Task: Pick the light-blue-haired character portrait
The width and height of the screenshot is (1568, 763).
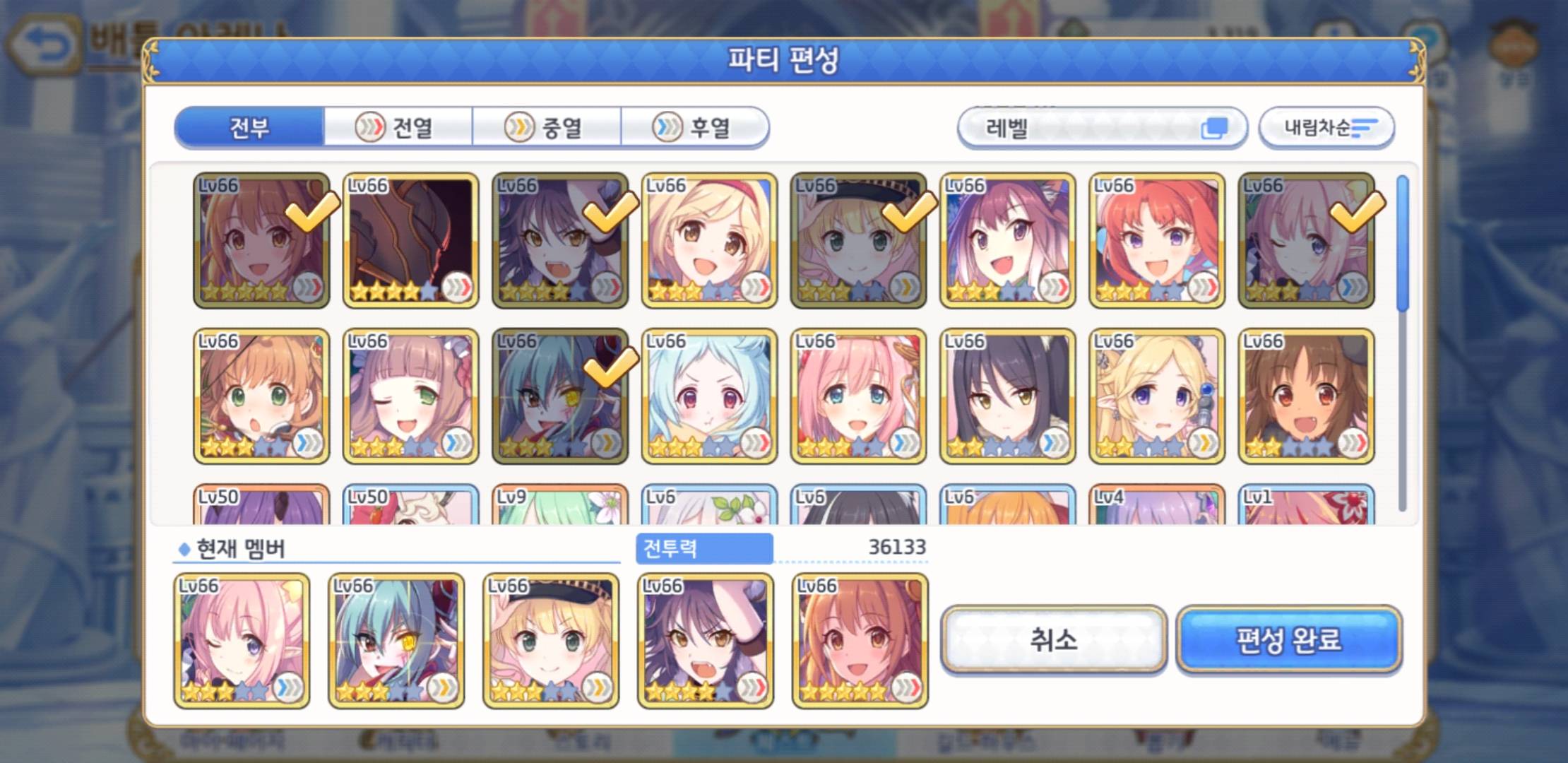Action: pos(709,396)
